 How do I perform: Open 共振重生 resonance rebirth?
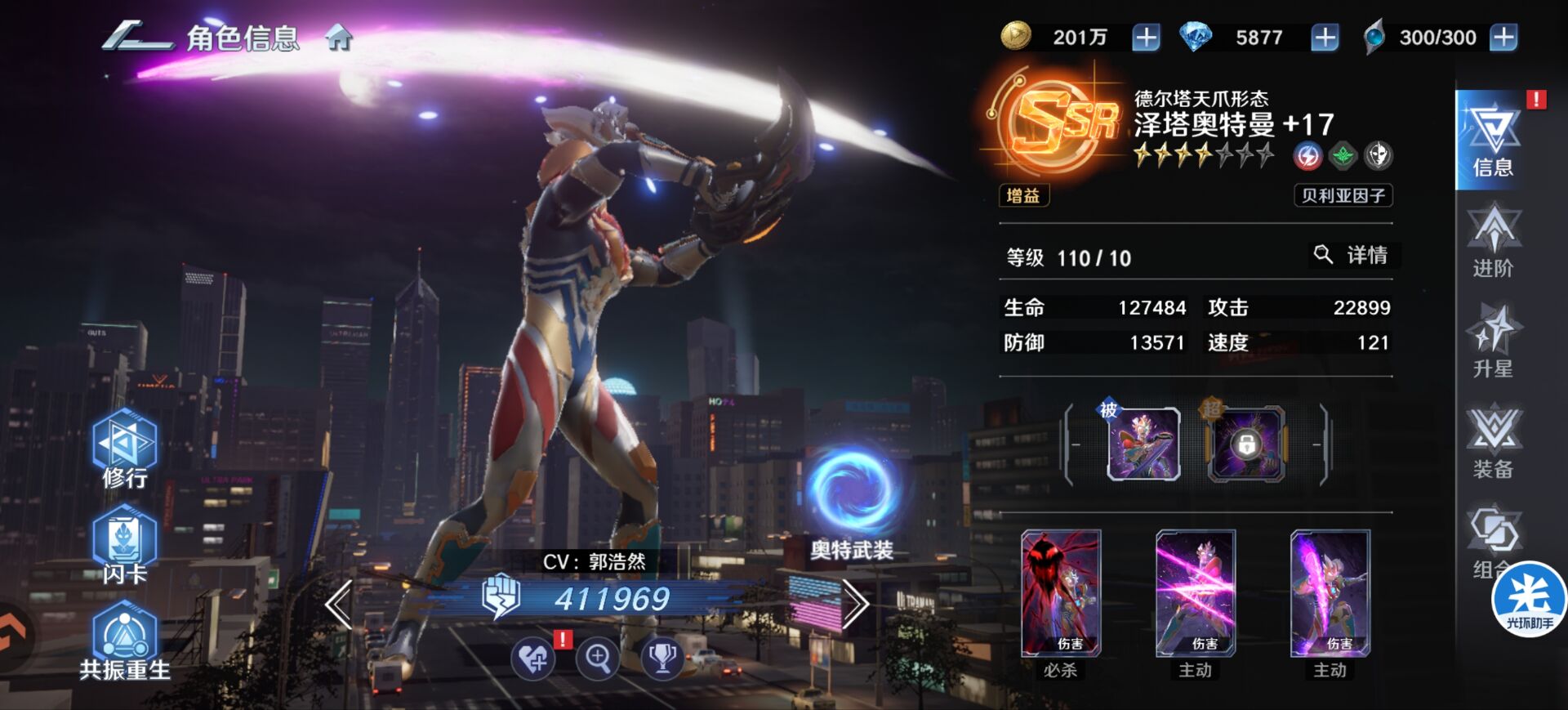coord(125,642)
